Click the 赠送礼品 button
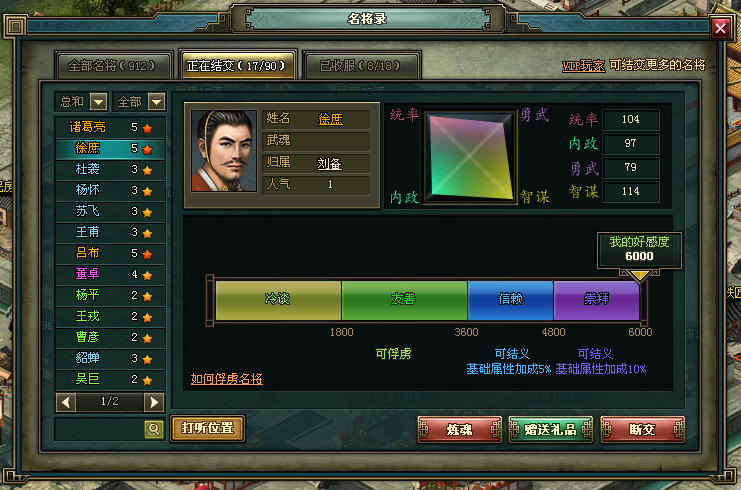 coord(550,430)
